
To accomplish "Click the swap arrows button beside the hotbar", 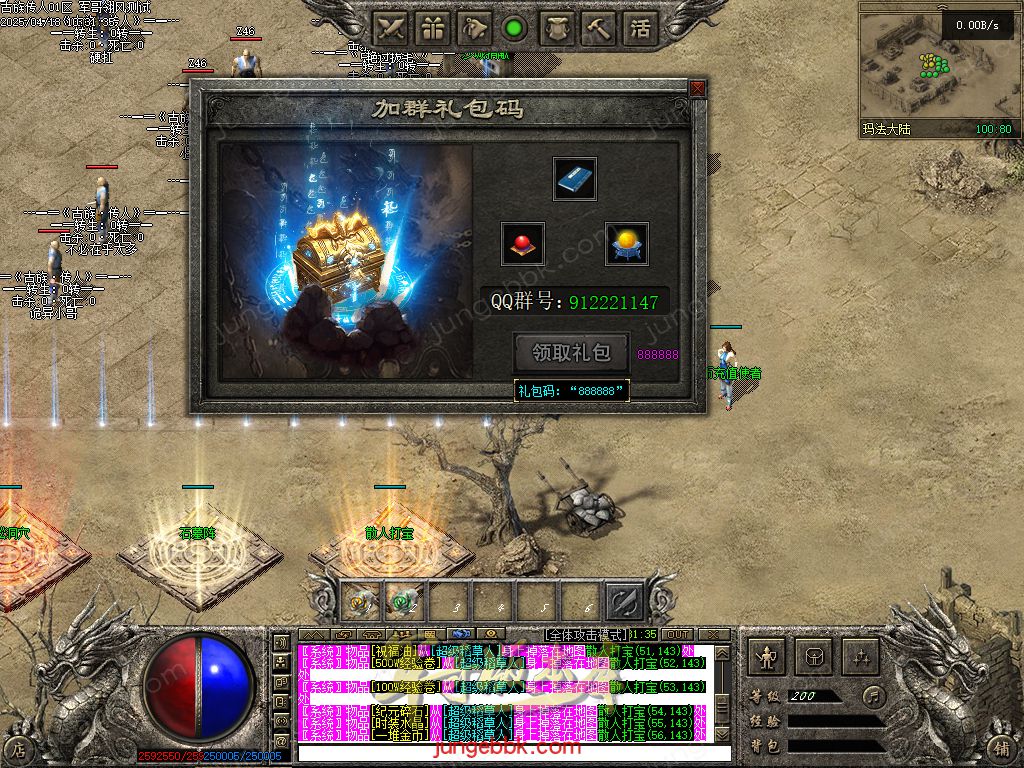I will 624,600.
